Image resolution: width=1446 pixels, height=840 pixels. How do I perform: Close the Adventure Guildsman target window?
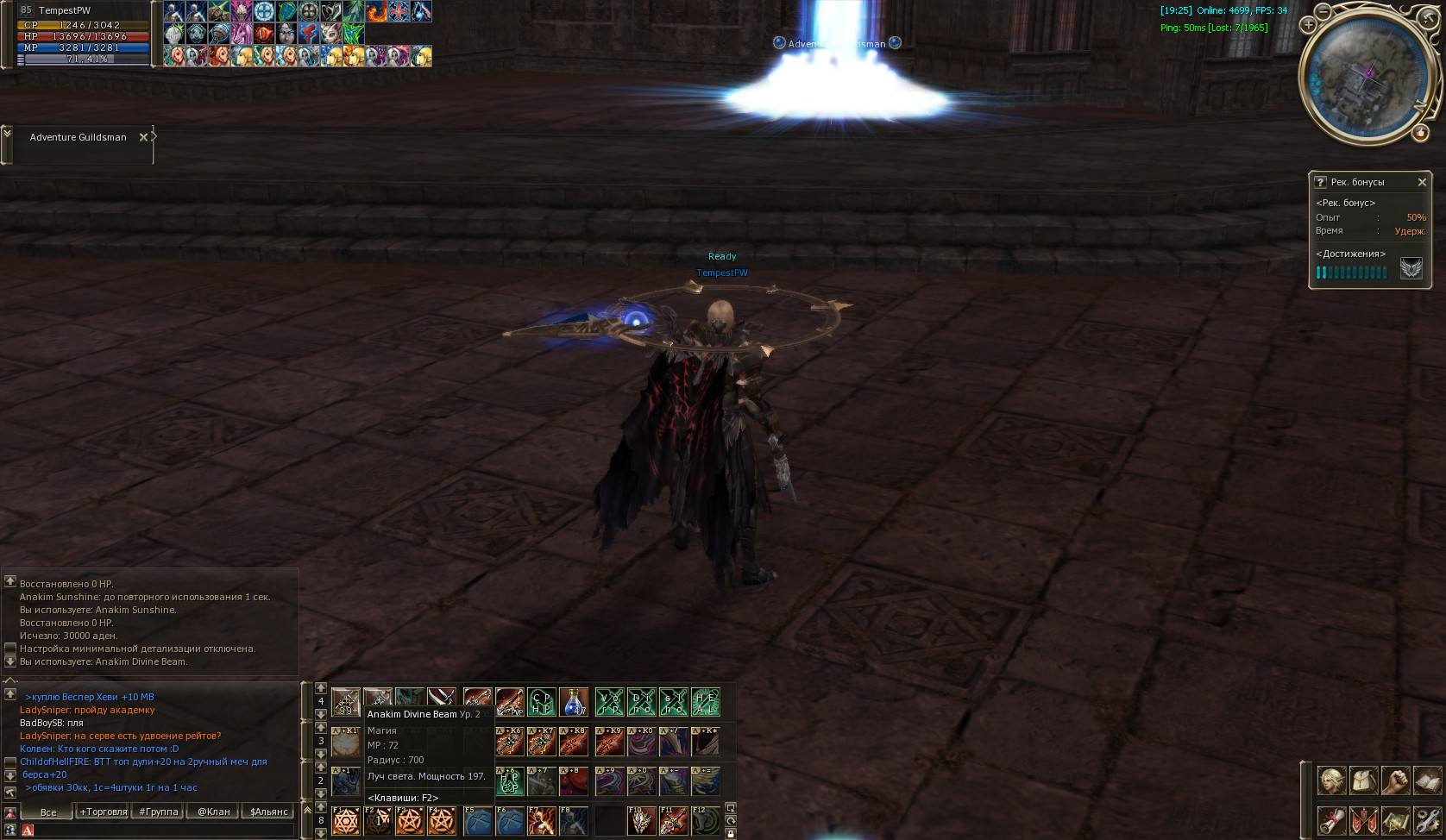[143, 137]
